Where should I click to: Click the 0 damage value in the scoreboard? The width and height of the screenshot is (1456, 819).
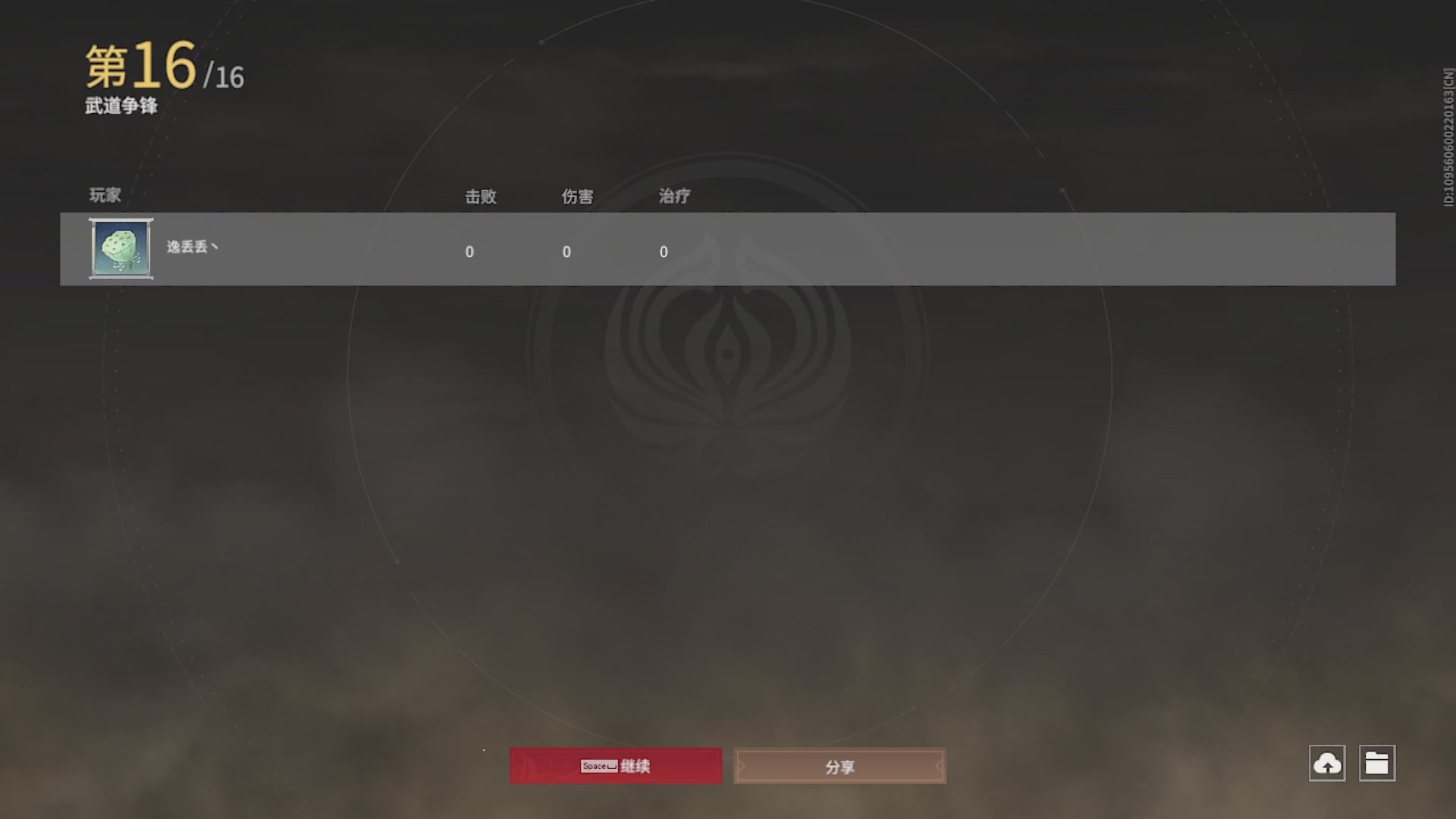(566, 252)
